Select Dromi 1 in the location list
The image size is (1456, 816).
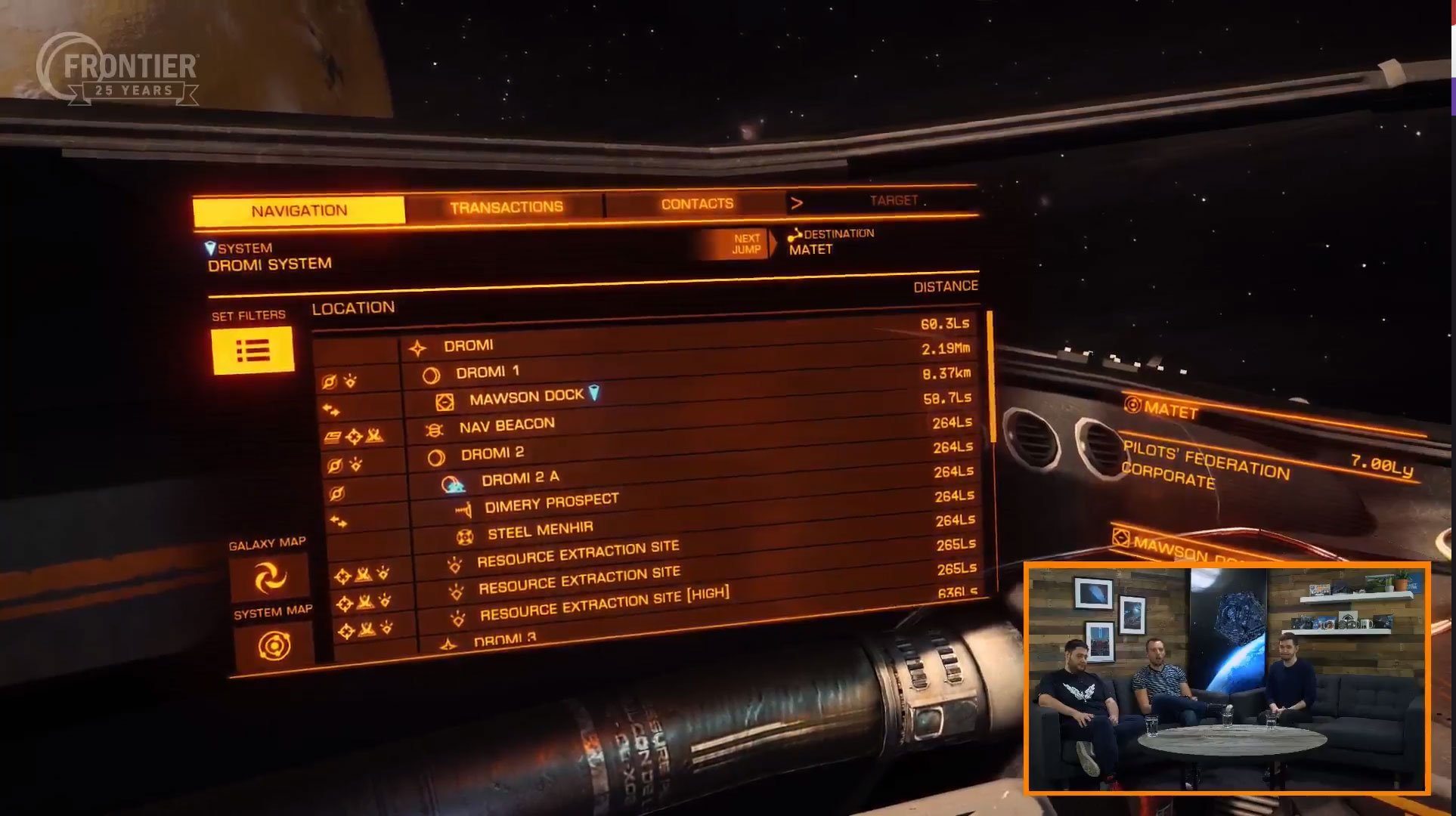tap(487, 372)
